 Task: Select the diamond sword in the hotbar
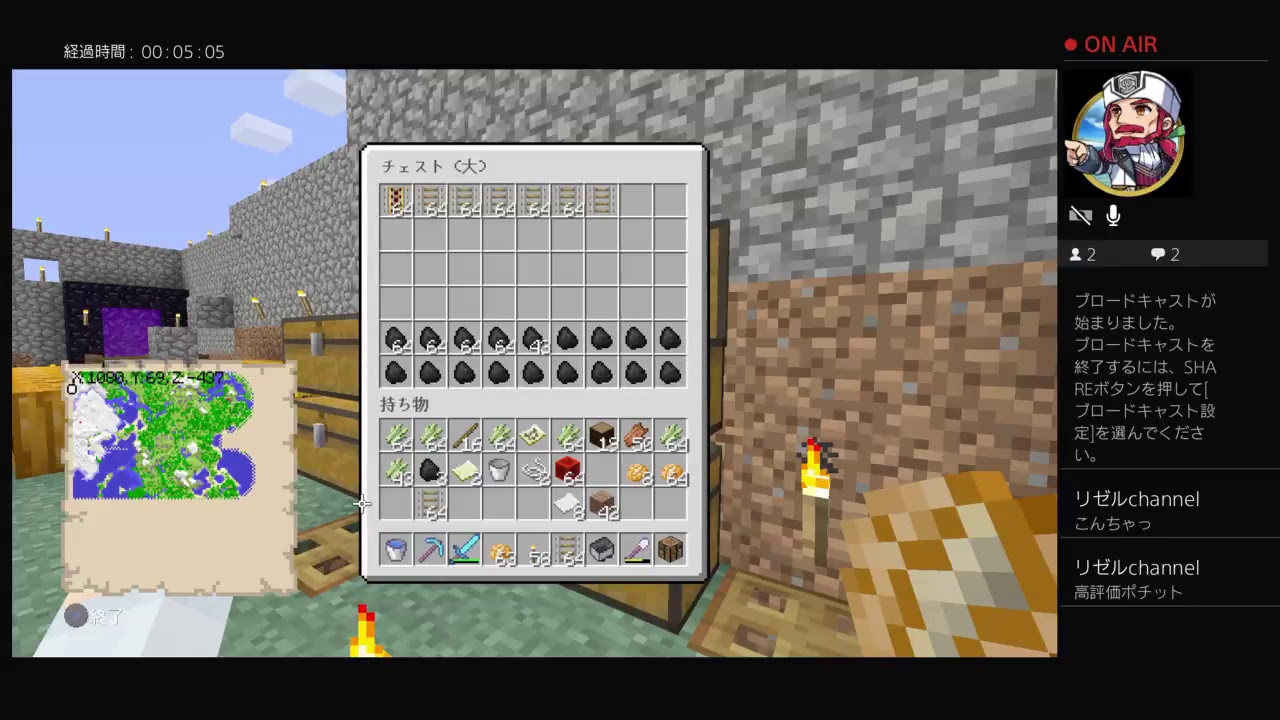coord(465,549)
